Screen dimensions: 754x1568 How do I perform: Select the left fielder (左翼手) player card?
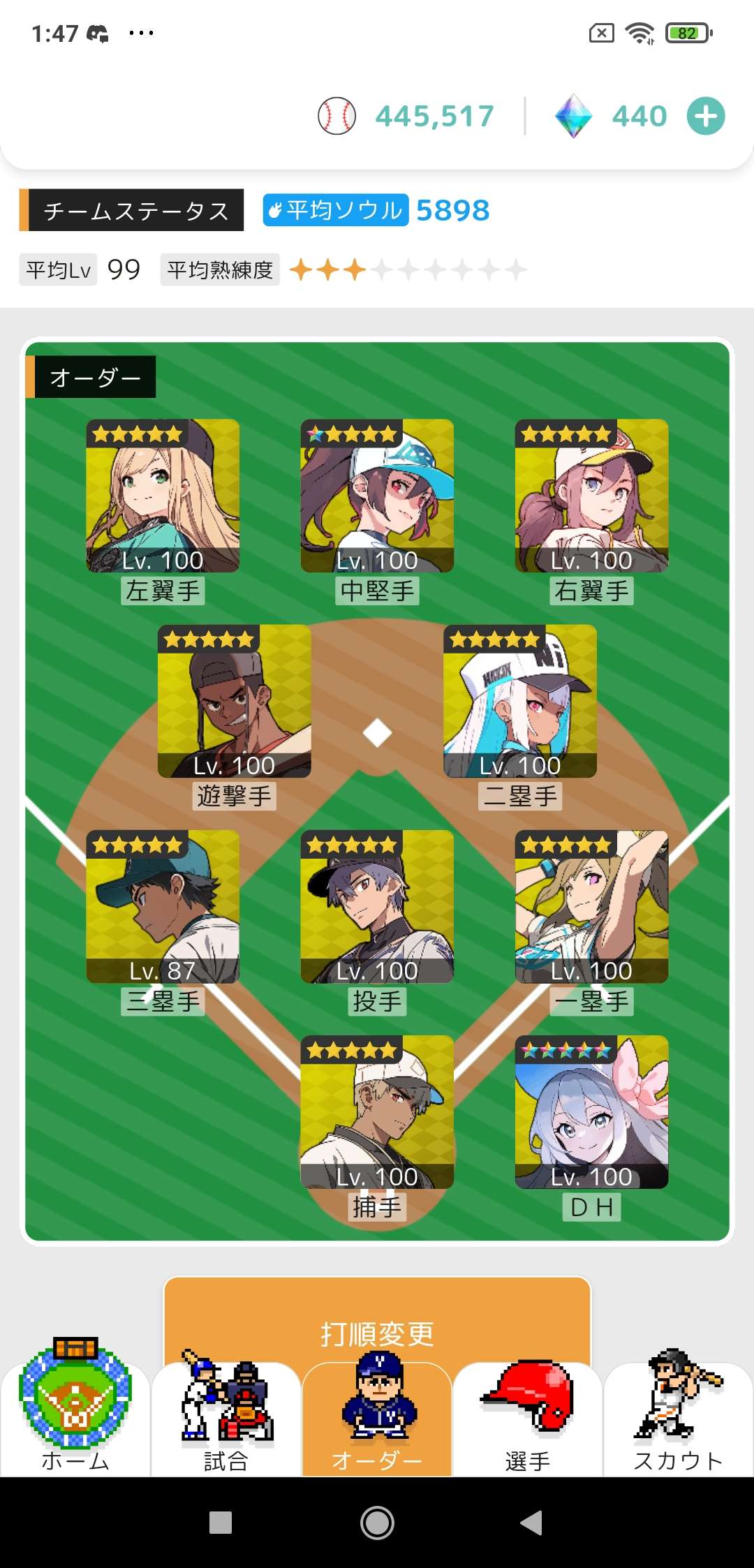163,496
